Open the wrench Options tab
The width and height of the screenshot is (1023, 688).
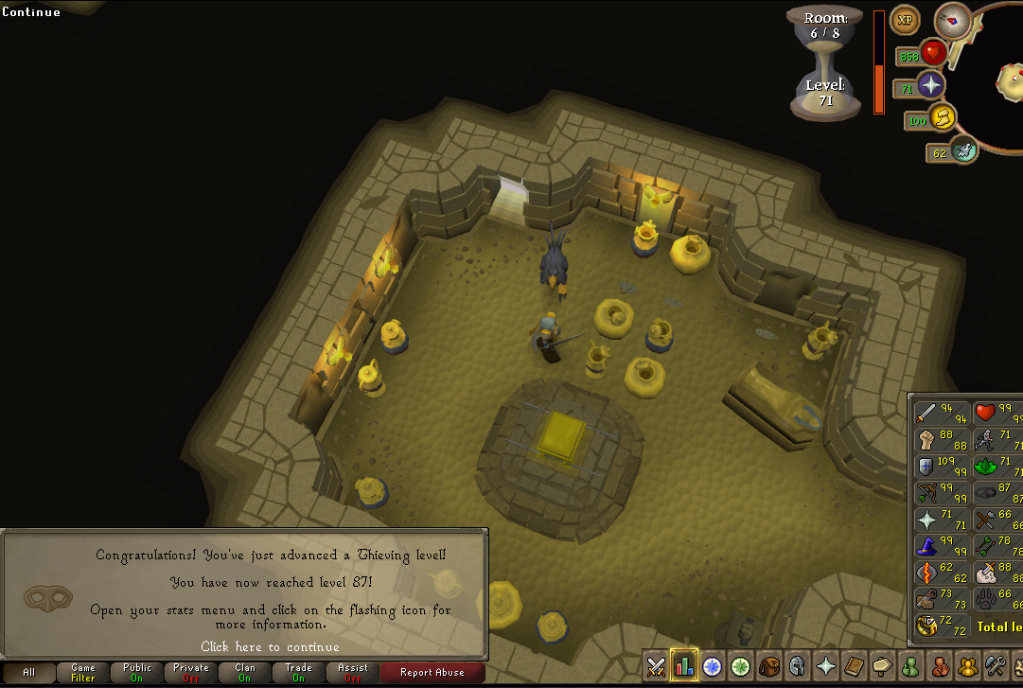tap(995, 666)
